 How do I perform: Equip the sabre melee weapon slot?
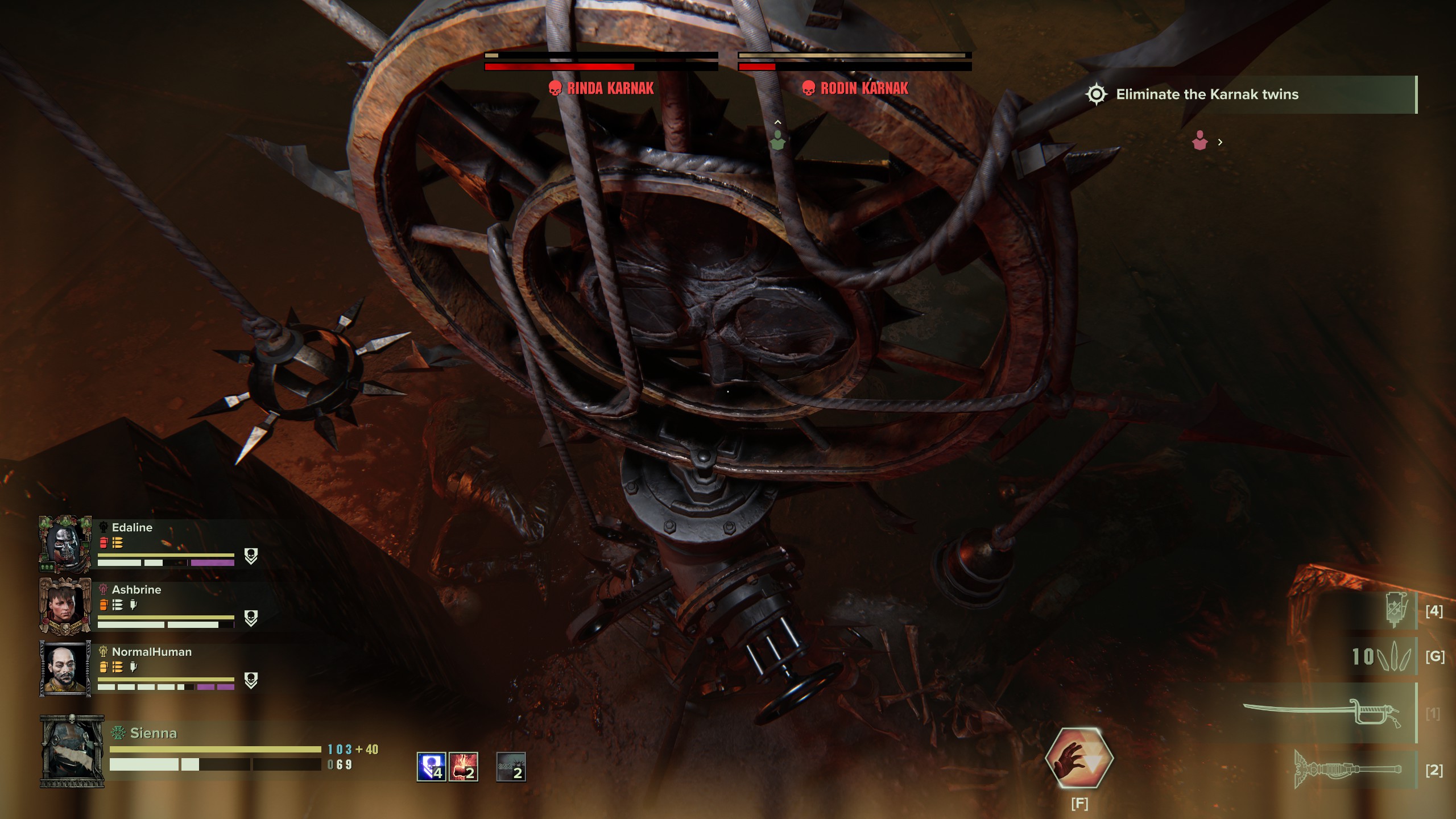(1323, 713)
